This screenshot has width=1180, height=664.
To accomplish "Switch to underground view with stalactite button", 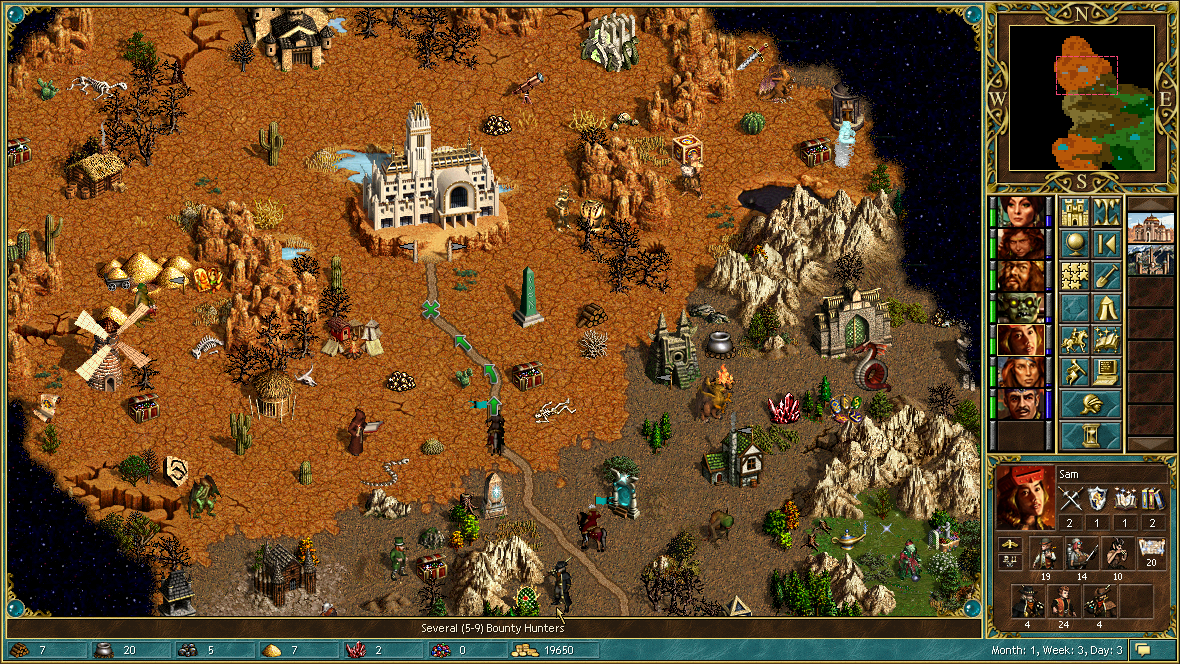I will click(x=1106, y=212).
